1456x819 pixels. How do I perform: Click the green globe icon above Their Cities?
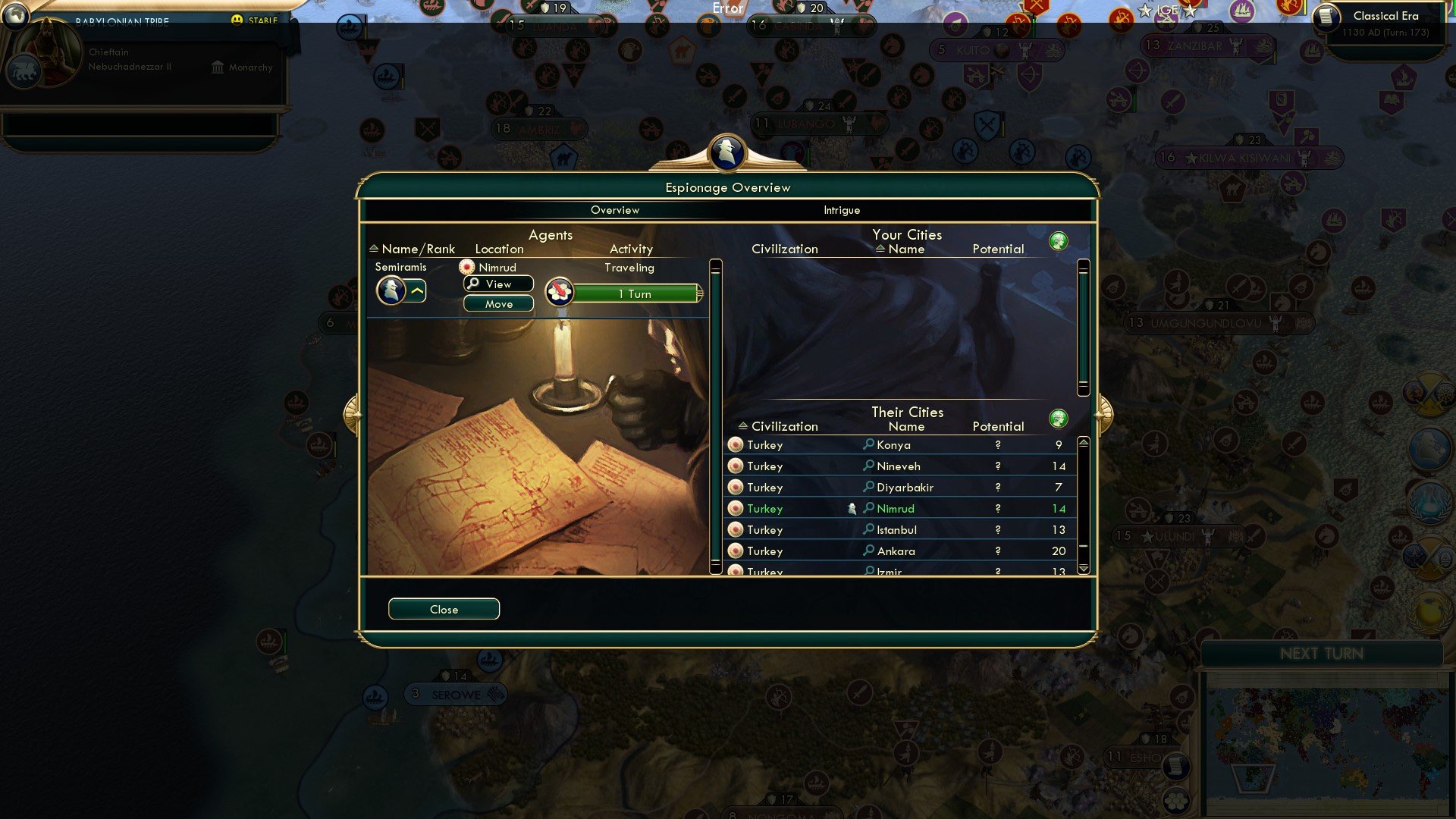click(x=1059, y=418)
